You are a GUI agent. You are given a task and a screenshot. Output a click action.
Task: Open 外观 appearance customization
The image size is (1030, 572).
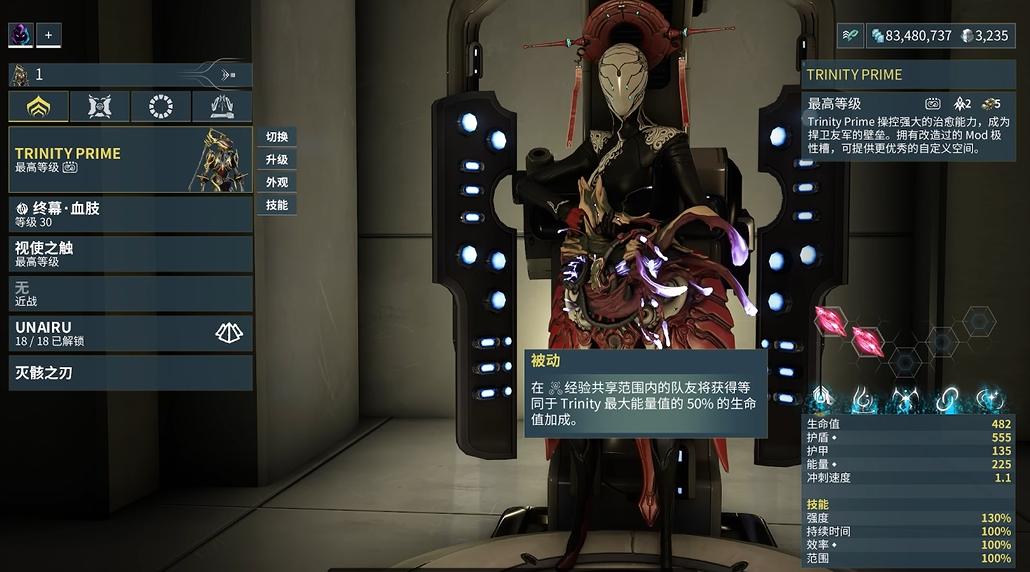[x=277, y=182]
